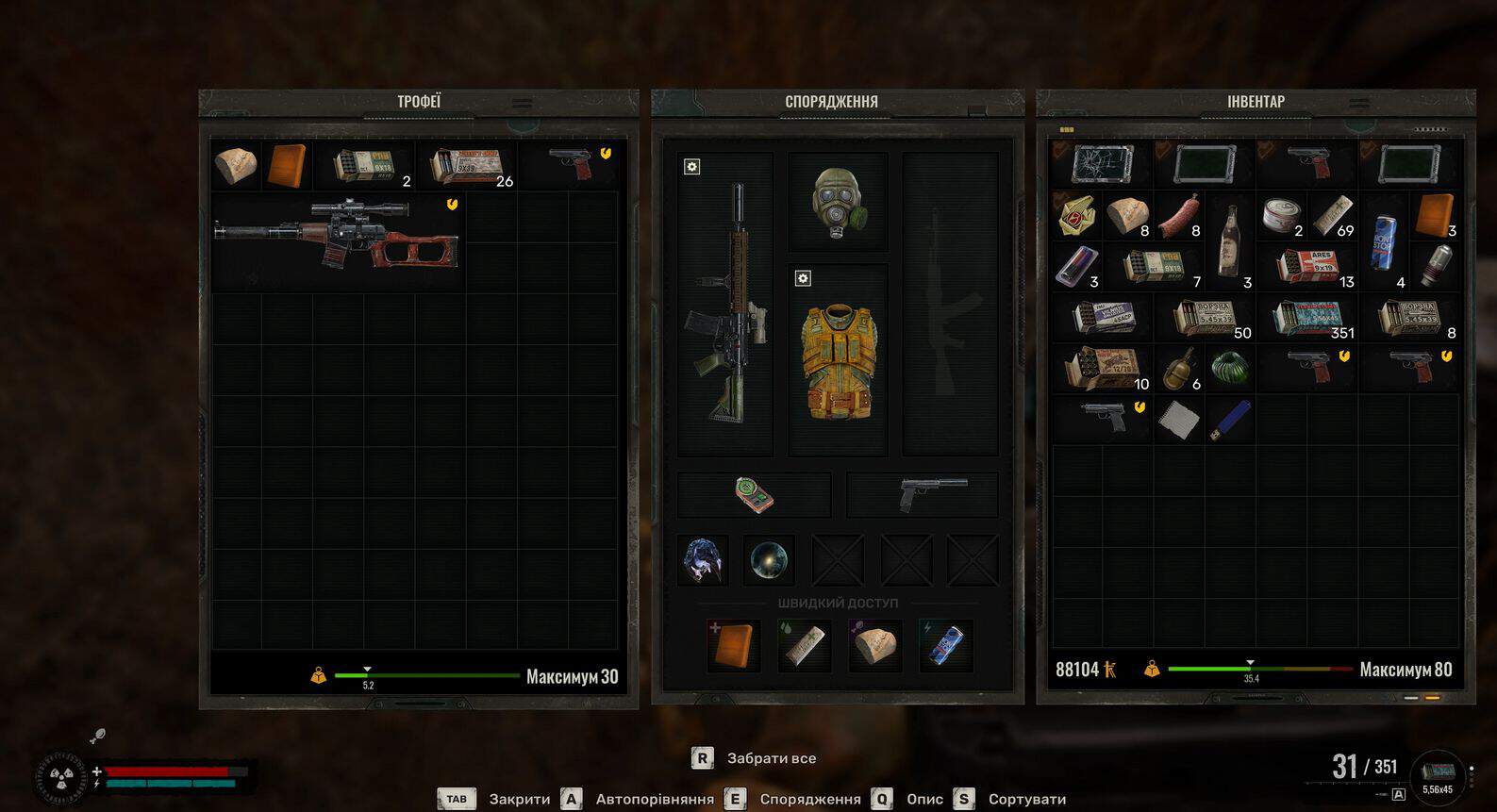Choose the equipped detector device slot
1497x812 pixels.
pyautogui.click(x=754, y=495)
